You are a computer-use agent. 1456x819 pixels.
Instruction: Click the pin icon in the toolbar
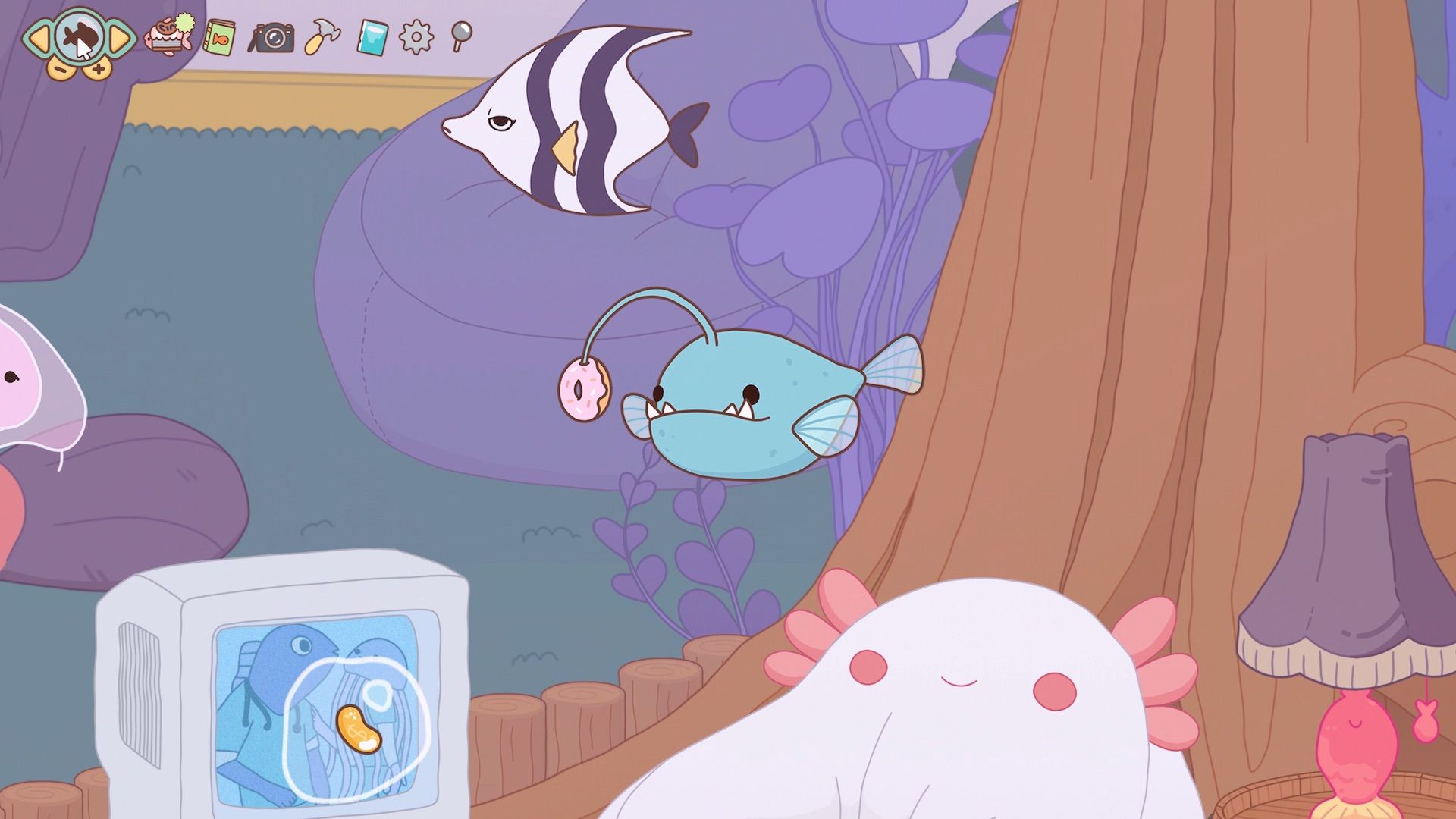(x=460, y=35)
